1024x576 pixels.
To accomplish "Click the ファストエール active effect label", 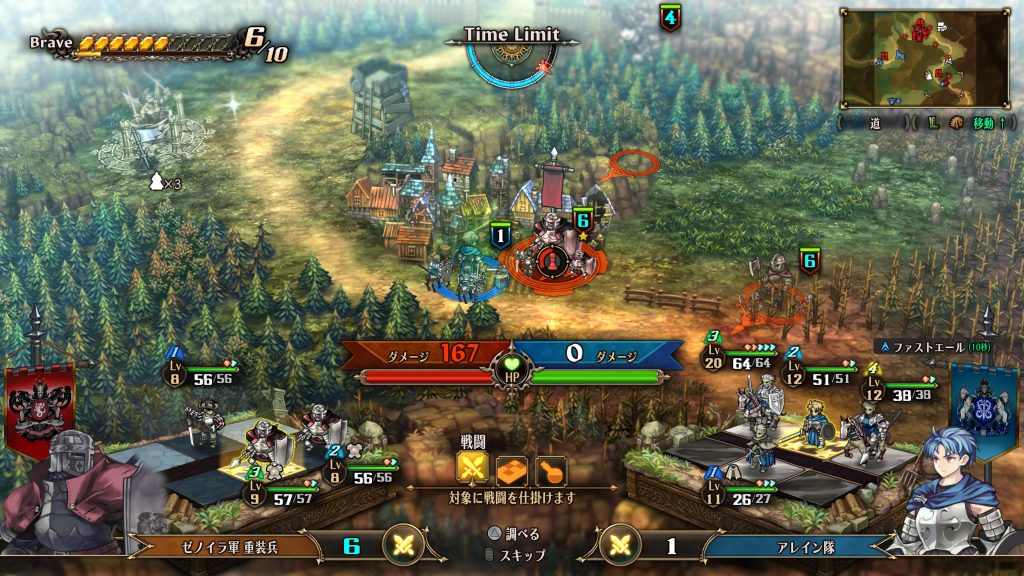I will pos(927,347).
